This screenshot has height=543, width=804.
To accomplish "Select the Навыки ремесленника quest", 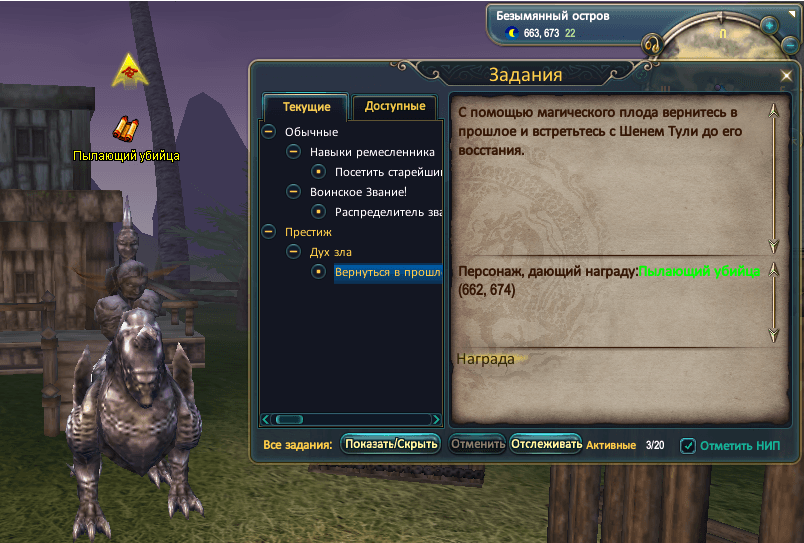I will (x=372, y=152).
